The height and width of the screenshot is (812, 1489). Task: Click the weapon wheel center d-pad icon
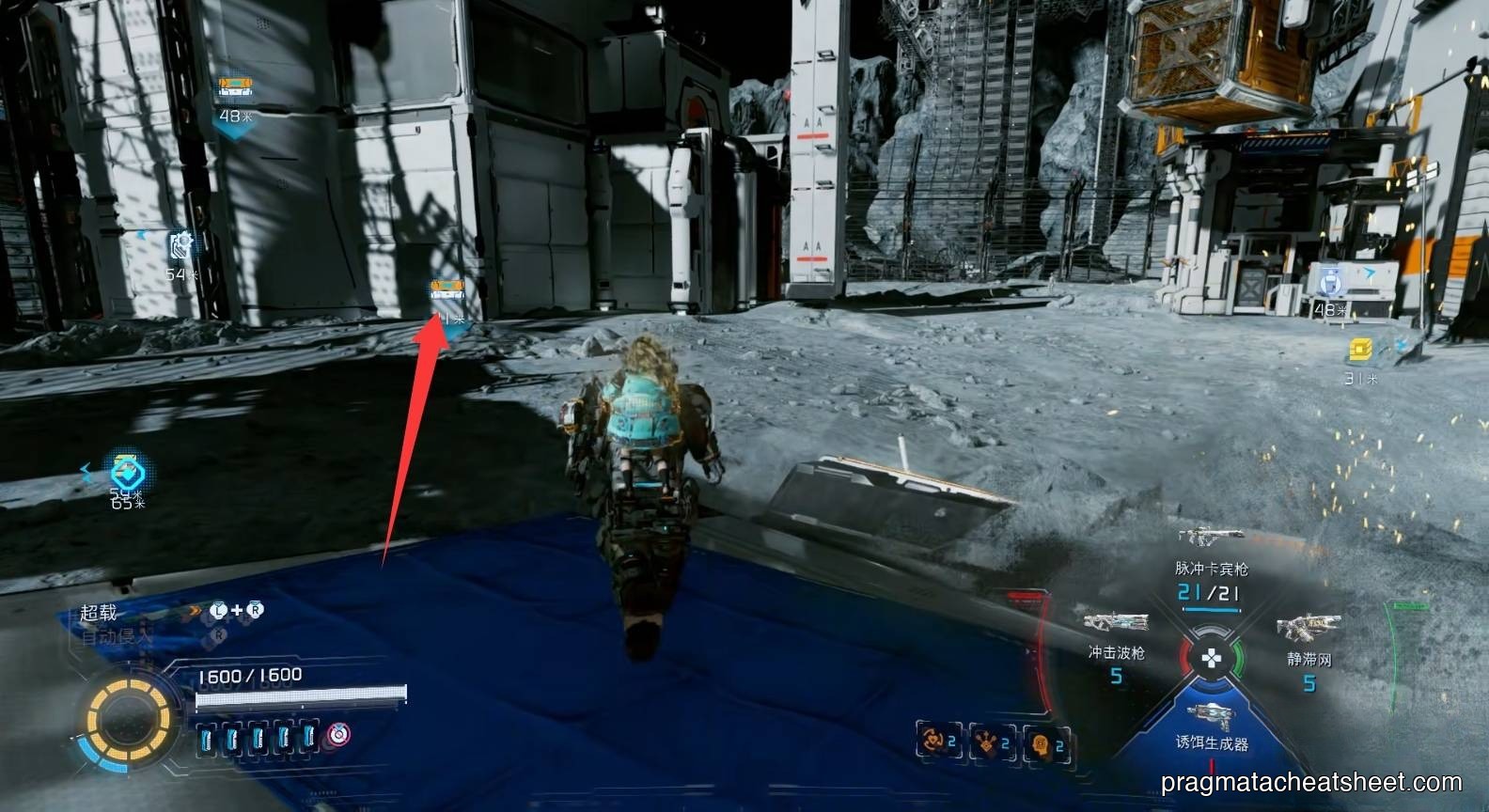(x=1212, y=657)
